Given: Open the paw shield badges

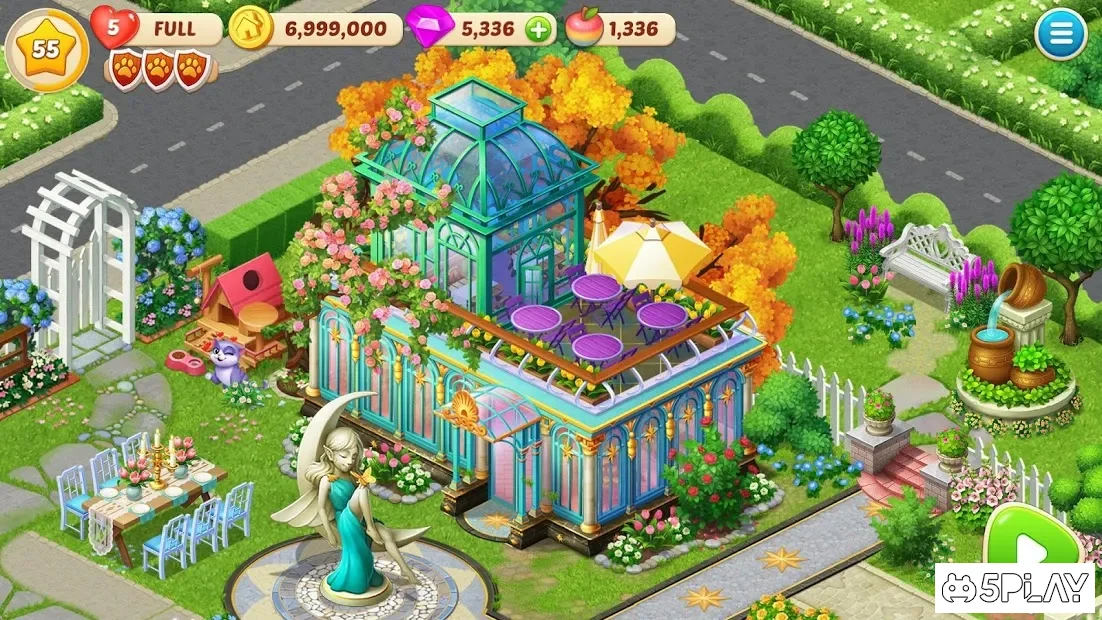Looking at the screenshot, I should click(158, 70).
